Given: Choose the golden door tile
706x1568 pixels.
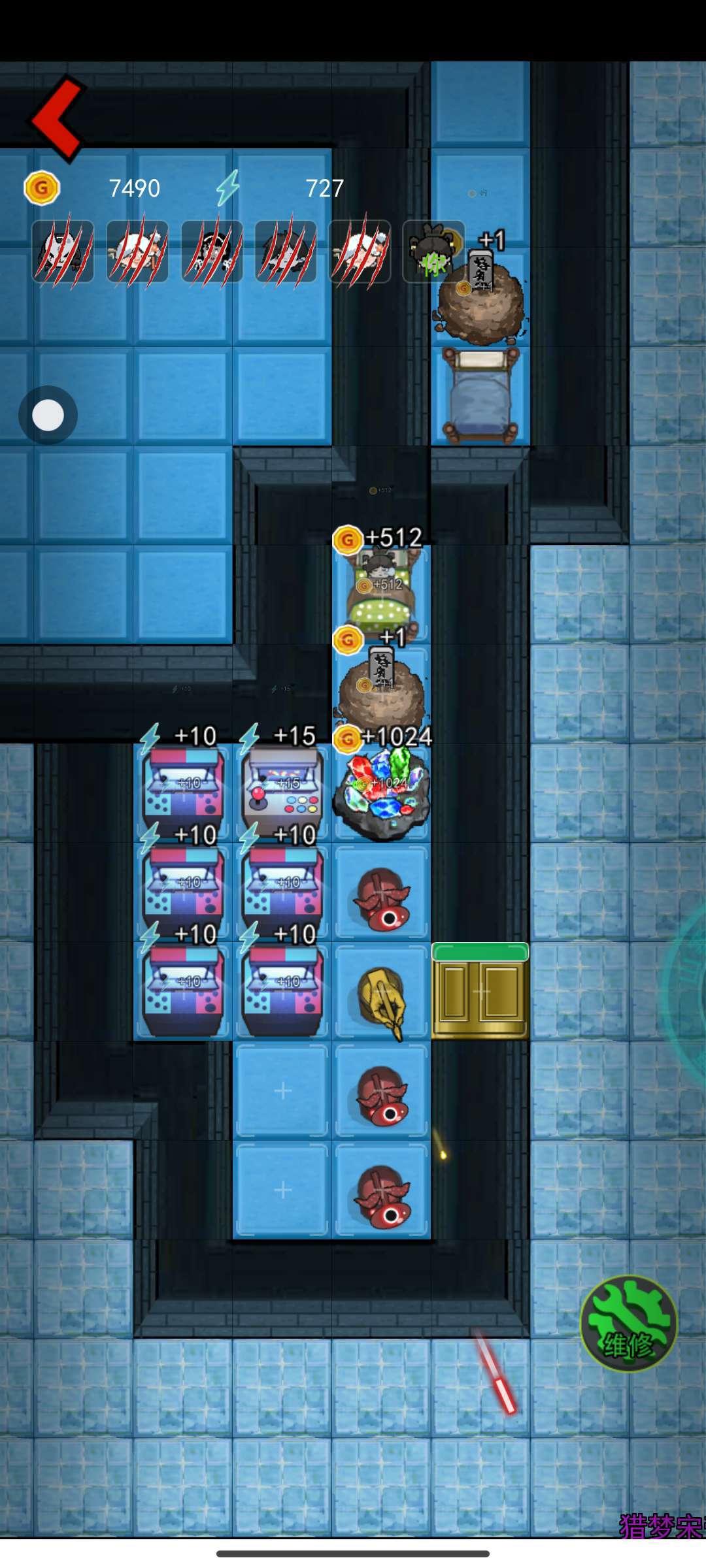Looking at the screenshot, I should click(x=480, y=991).
